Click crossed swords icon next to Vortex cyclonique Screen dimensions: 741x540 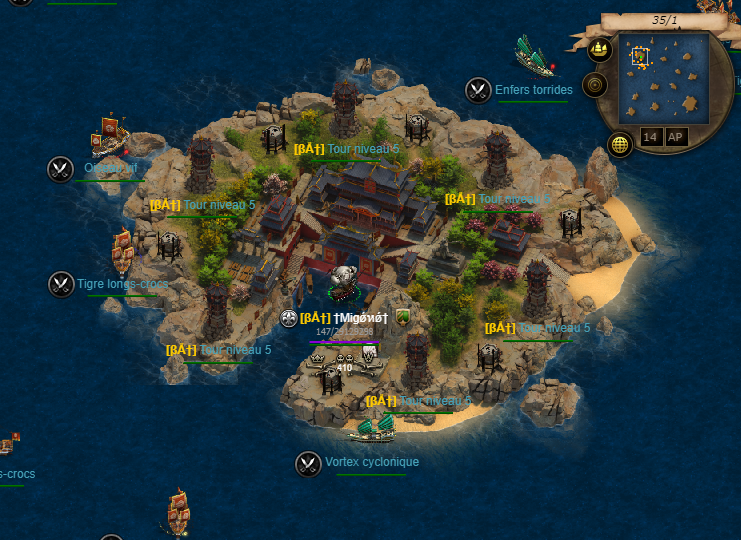(x=308, y=463)
